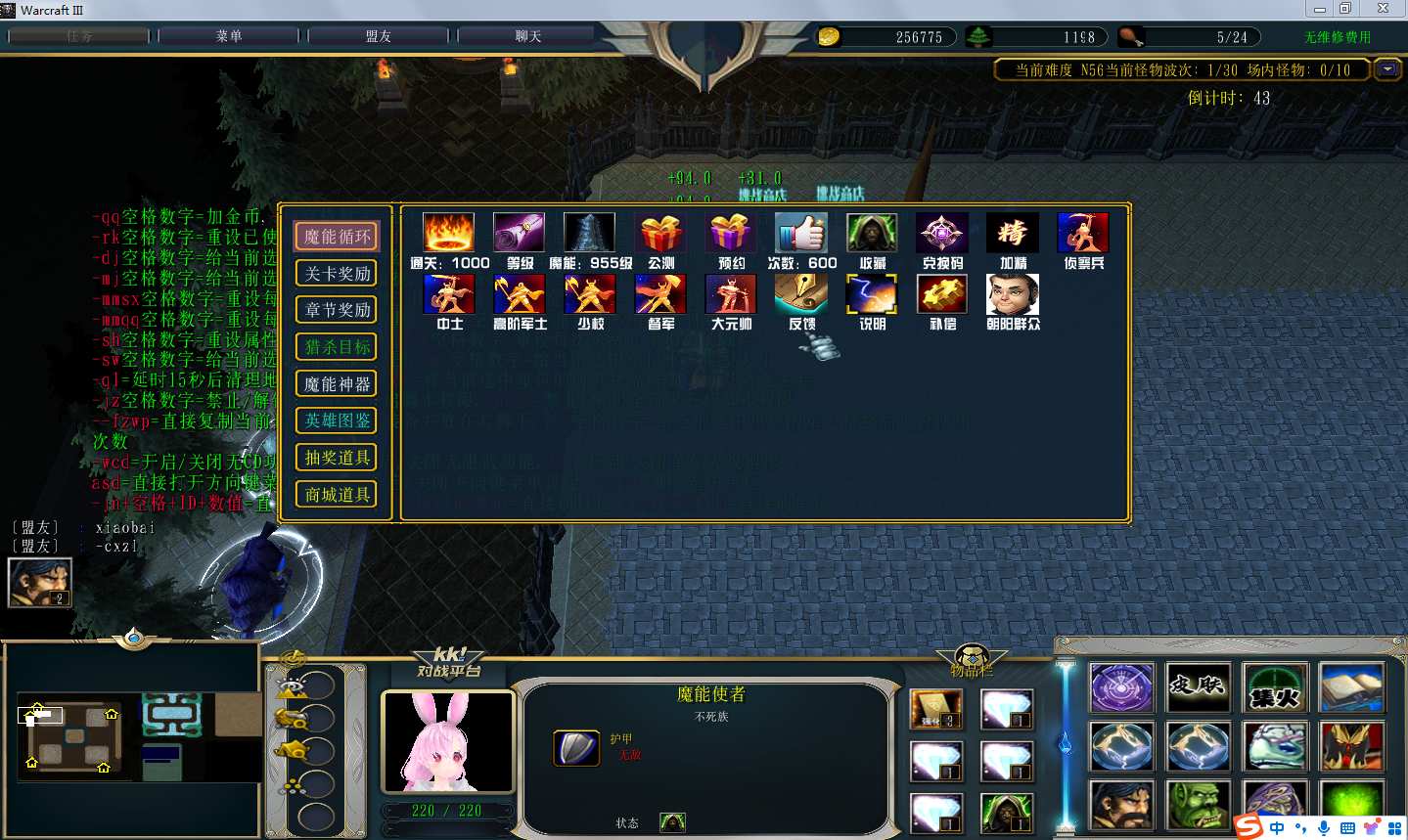Screen dimensions: 1408x840
Task: Show the 魔能神器 tab
Action: point(337,384)
